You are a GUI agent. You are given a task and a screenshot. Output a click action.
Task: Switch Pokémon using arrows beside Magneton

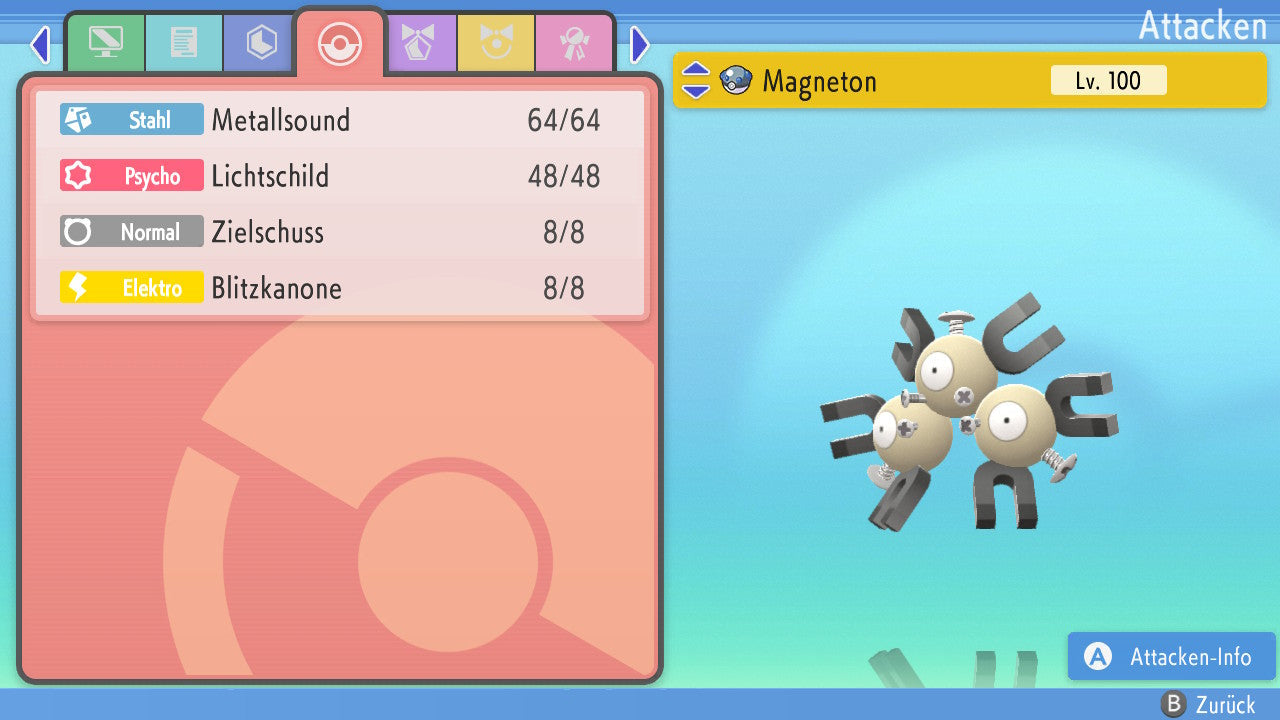(696, 80)
